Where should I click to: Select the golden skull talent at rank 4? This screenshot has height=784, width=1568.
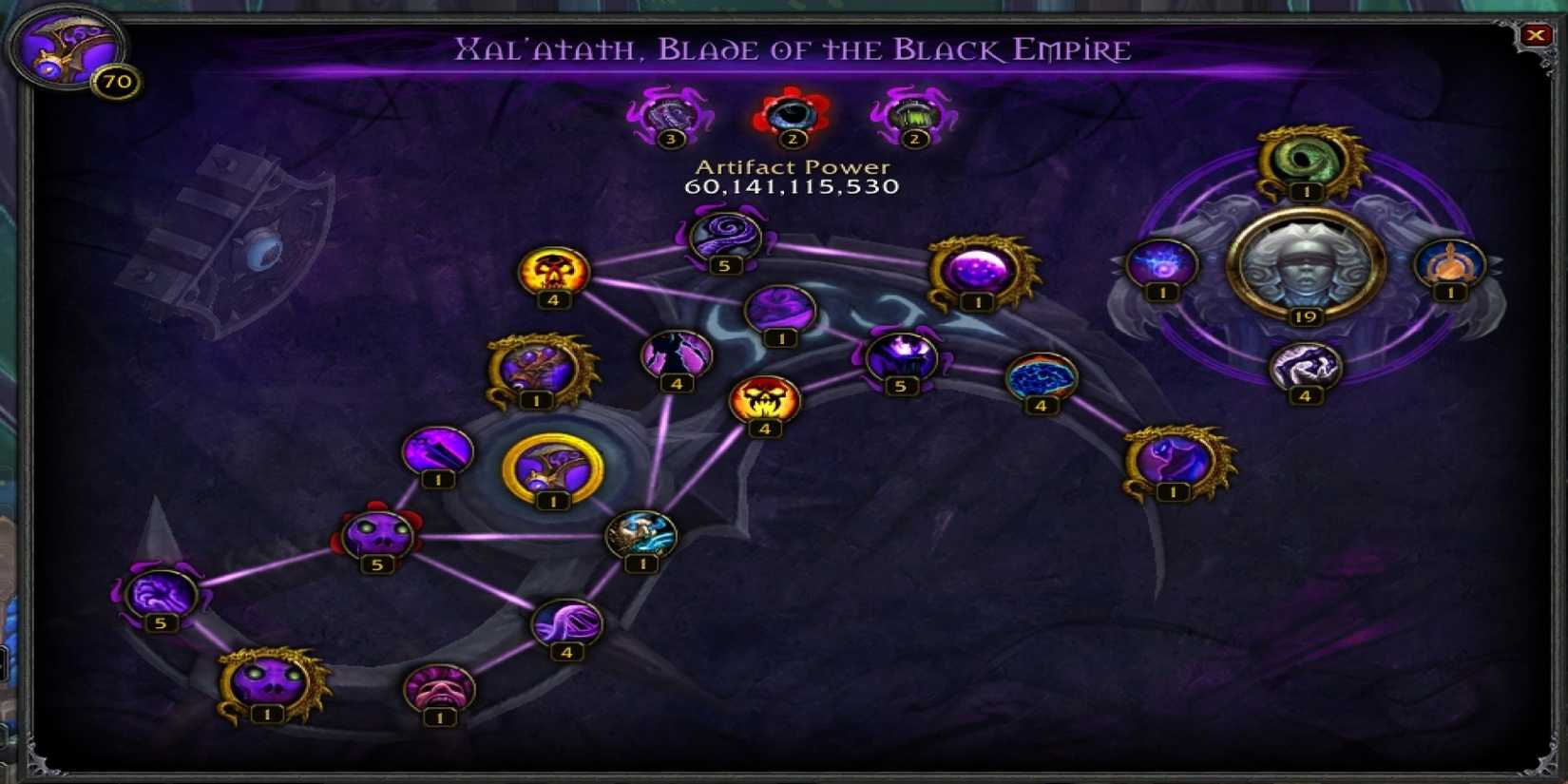tap(554, 274)
